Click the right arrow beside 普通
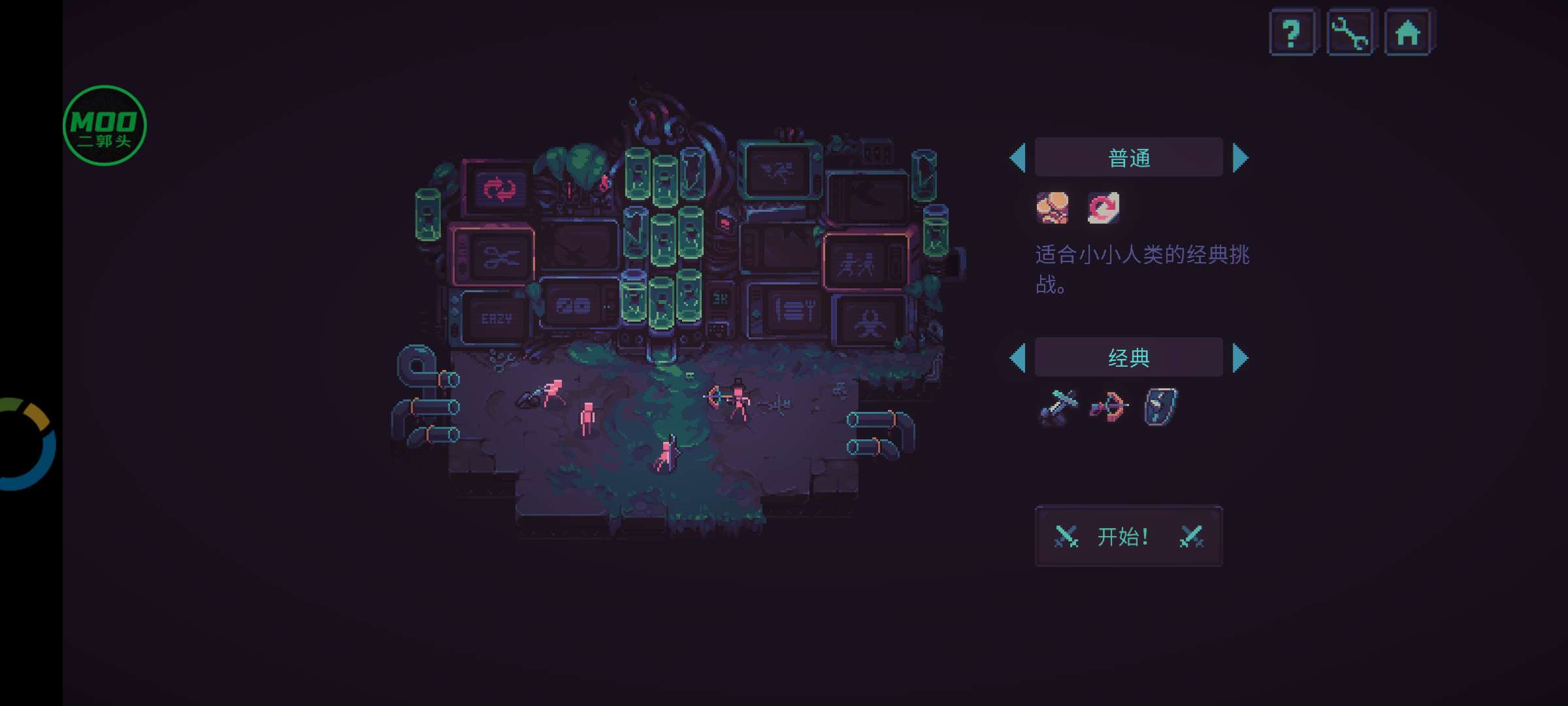The image size is (1568, 706). coord(1240,158)
